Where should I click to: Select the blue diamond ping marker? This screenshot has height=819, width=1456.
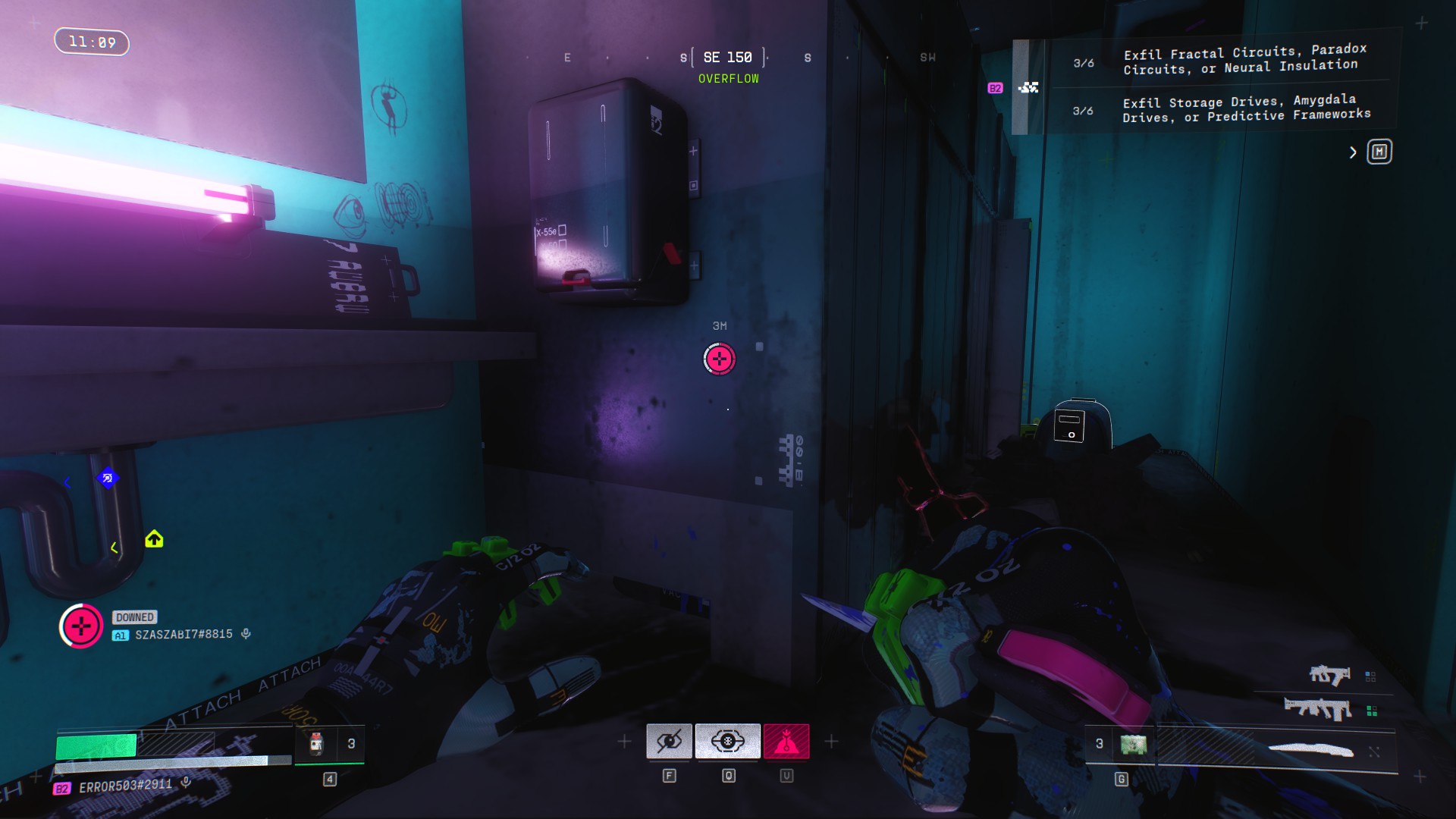tap(108, 478)
